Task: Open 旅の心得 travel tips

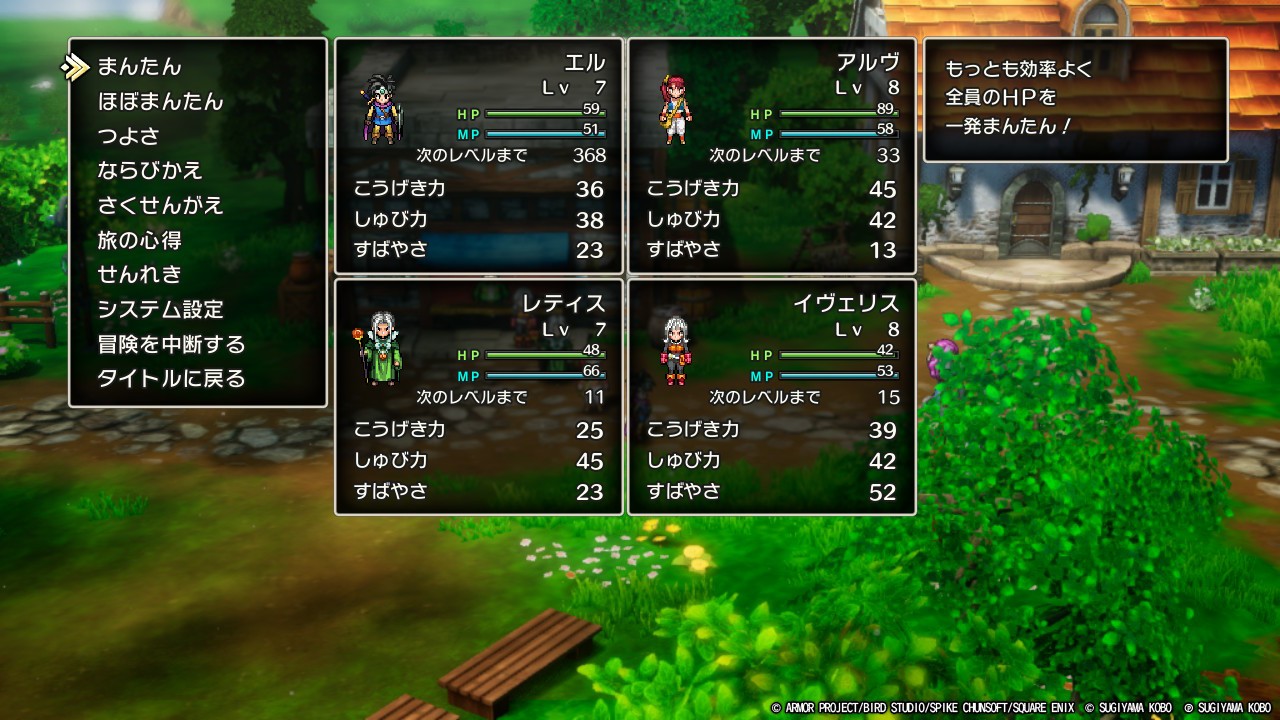Action: [140, 240]
